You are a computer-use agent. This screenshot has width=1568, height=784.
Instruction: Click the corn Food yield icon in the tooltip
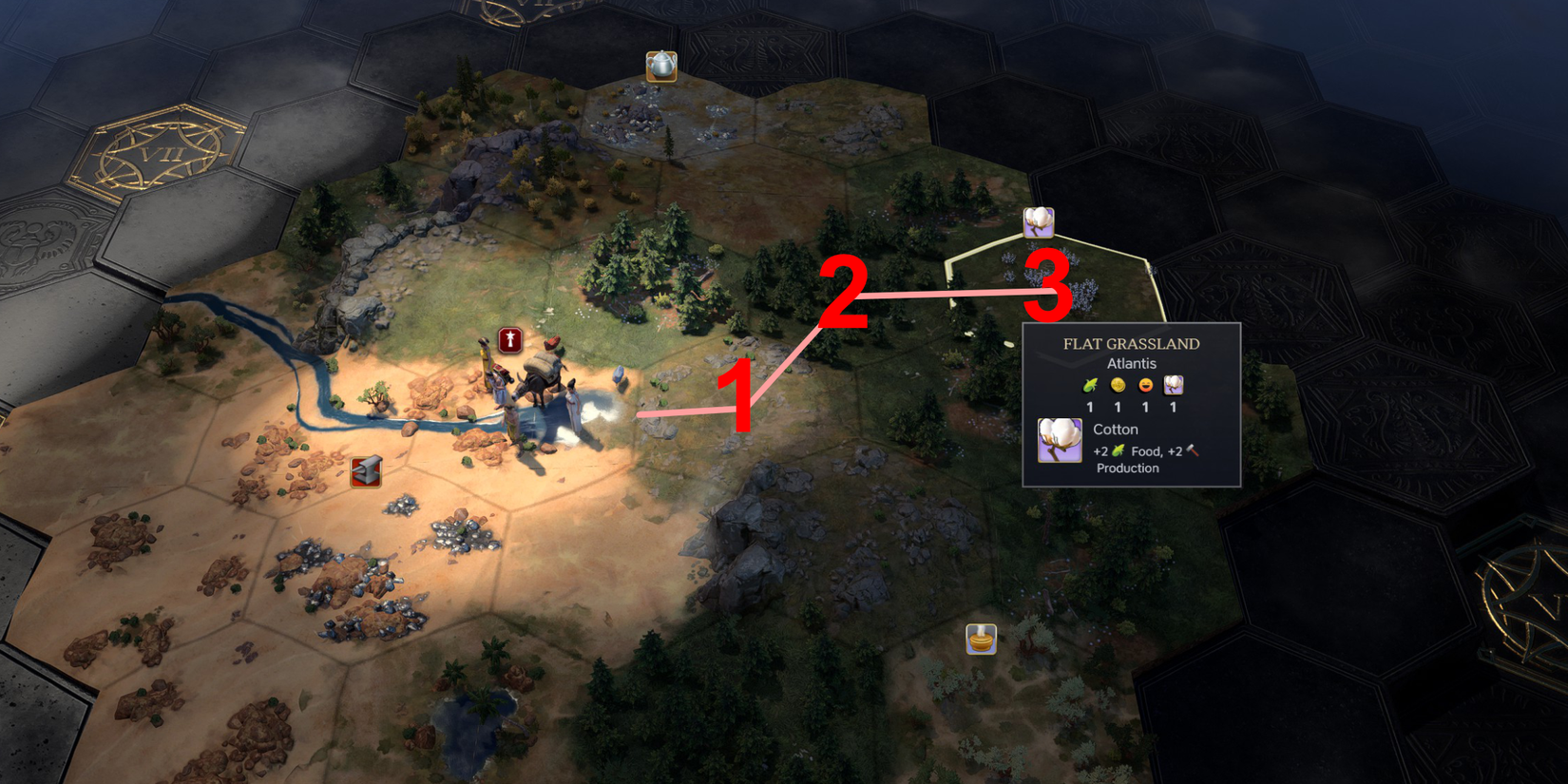[1089, 385]
